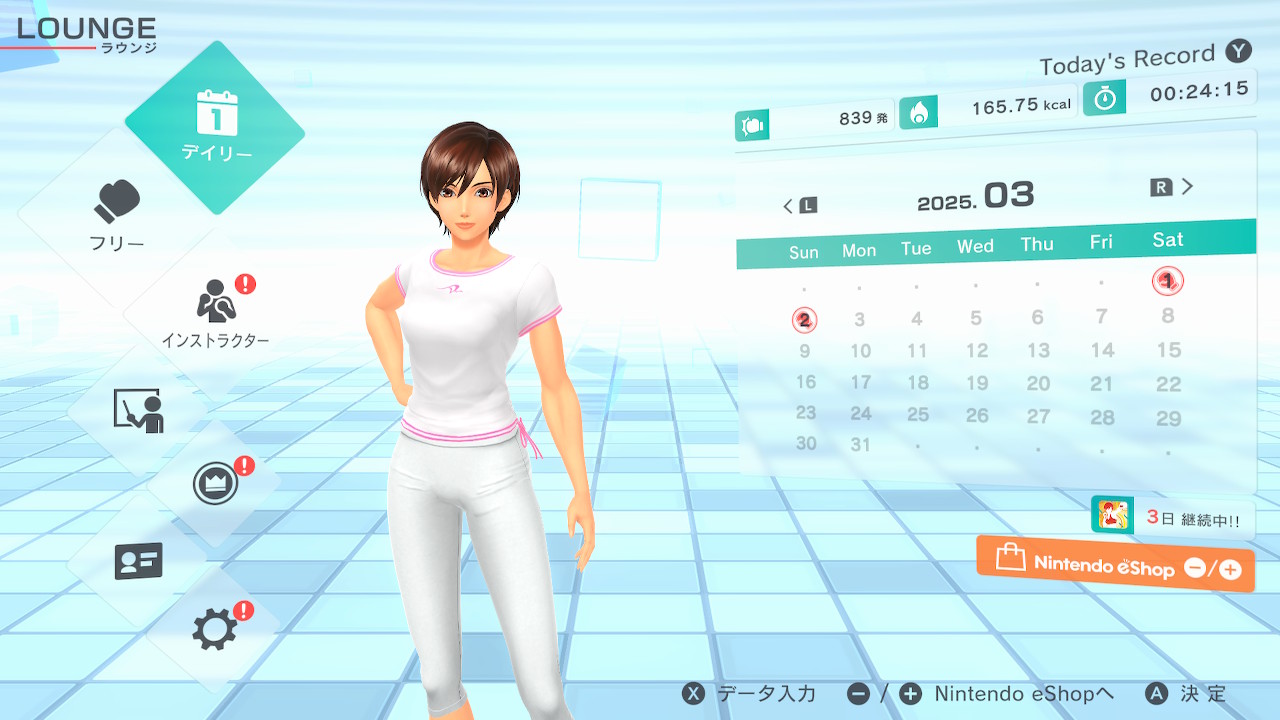Show the 3-day streak badge

1172,518
